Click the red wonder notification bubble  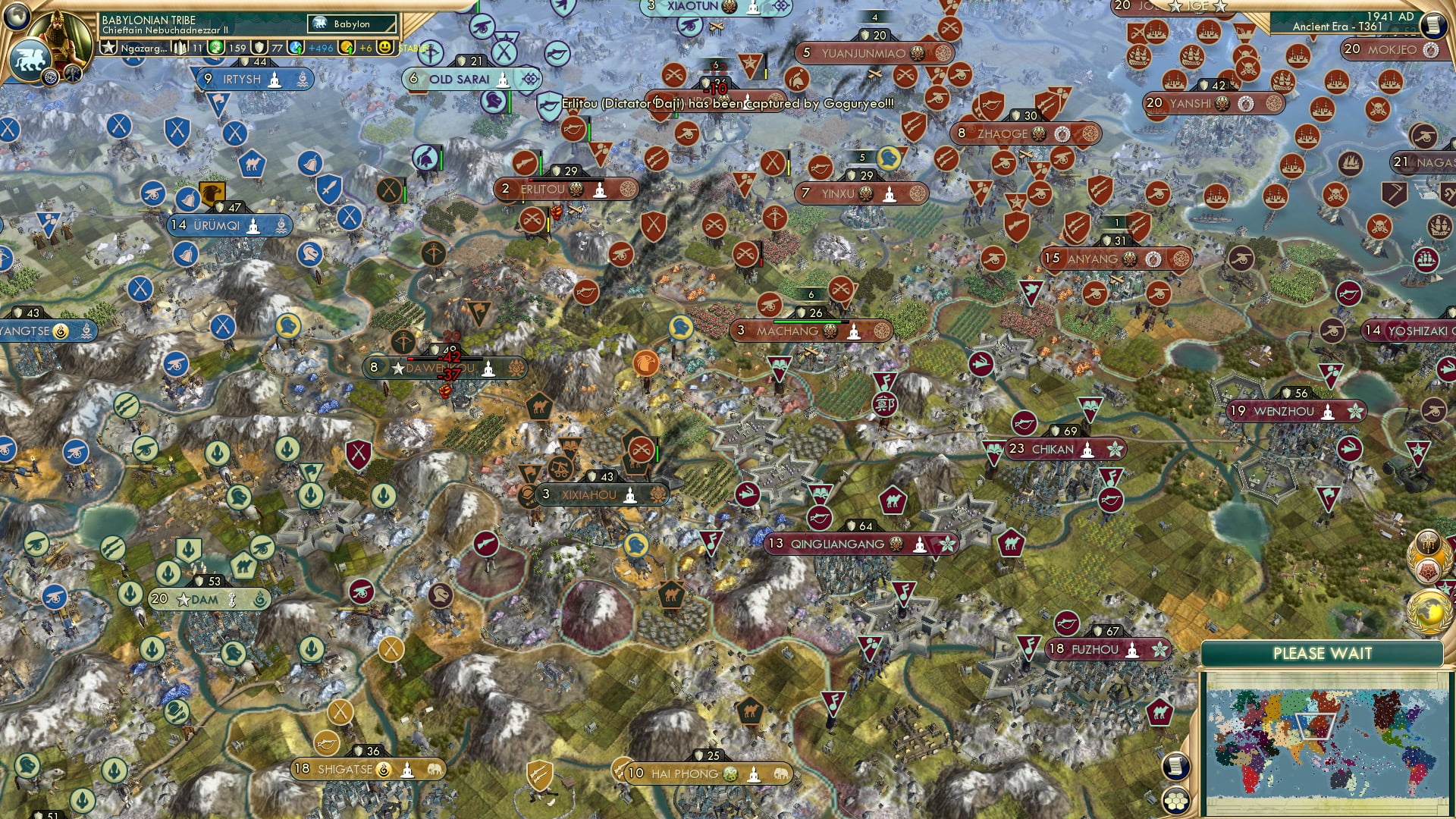tap(1430, 570)
